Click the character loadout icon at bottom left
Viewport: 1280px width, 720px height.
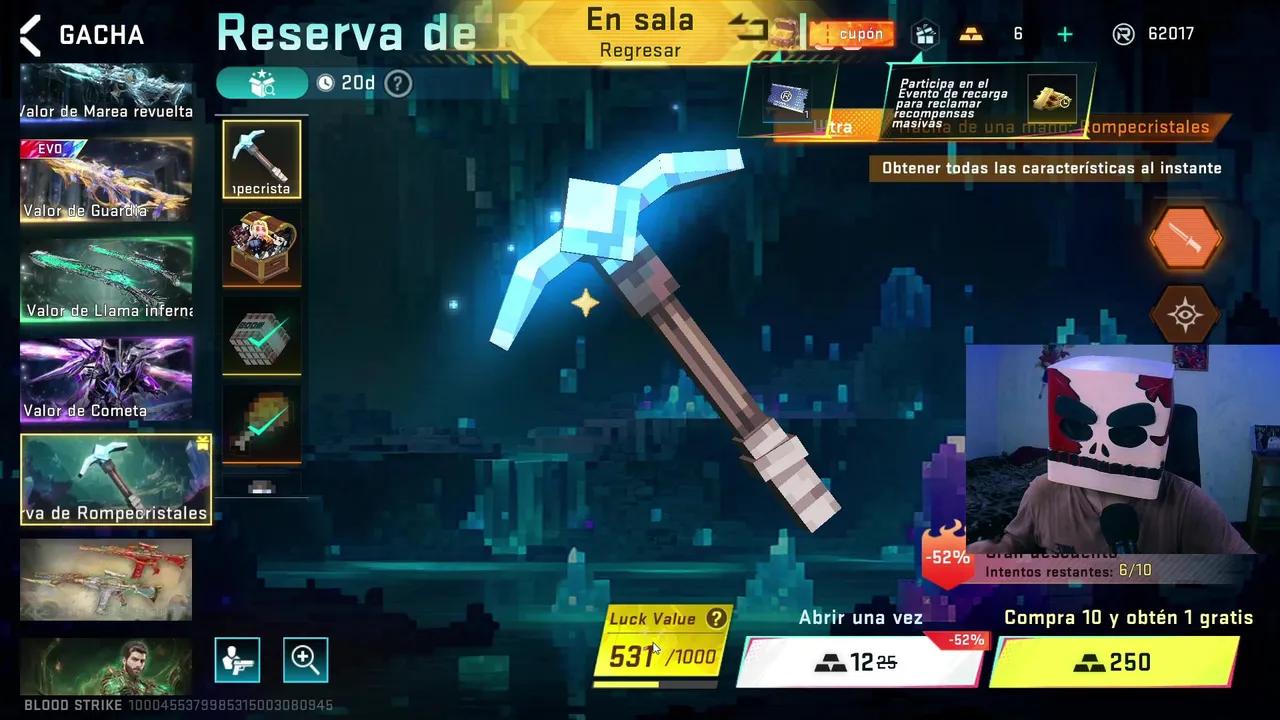237,659
